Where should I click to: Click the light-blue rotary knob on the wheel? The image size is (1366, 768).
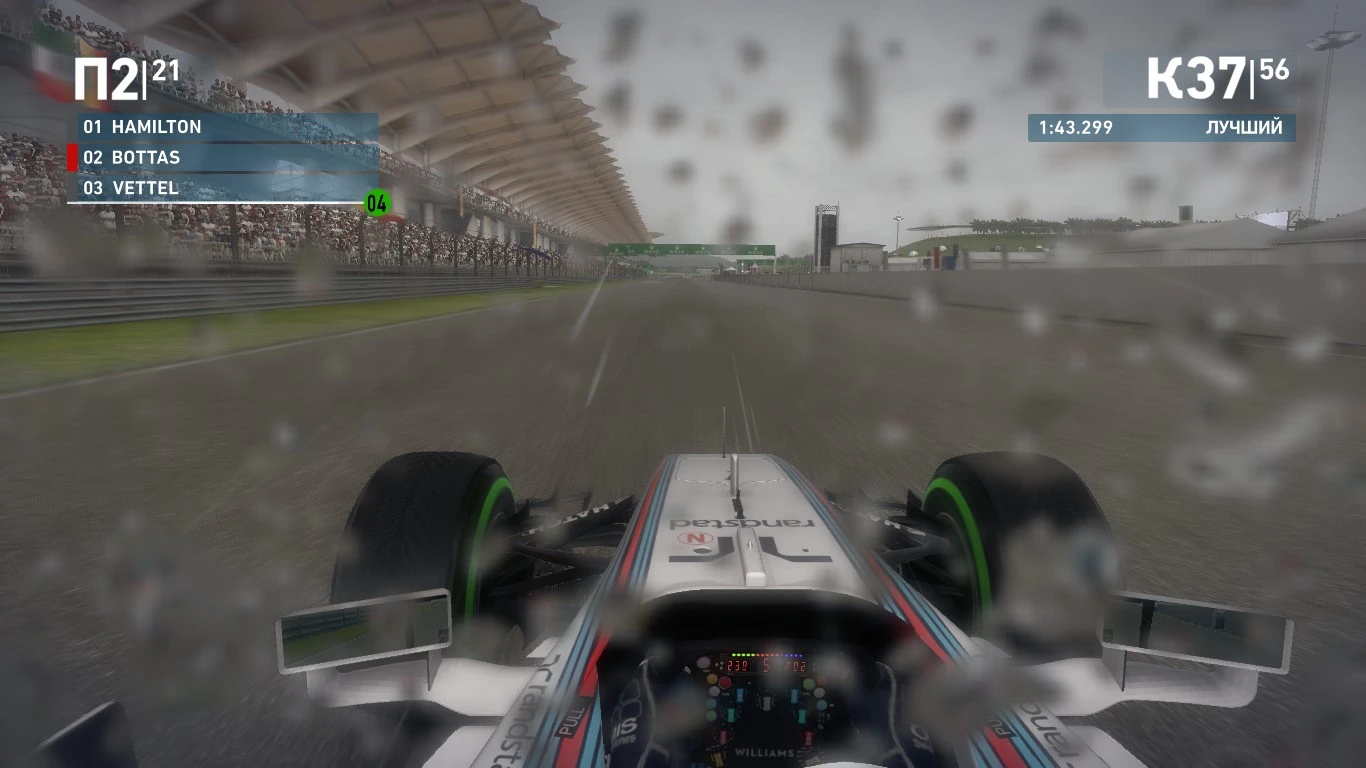(822, 704)
